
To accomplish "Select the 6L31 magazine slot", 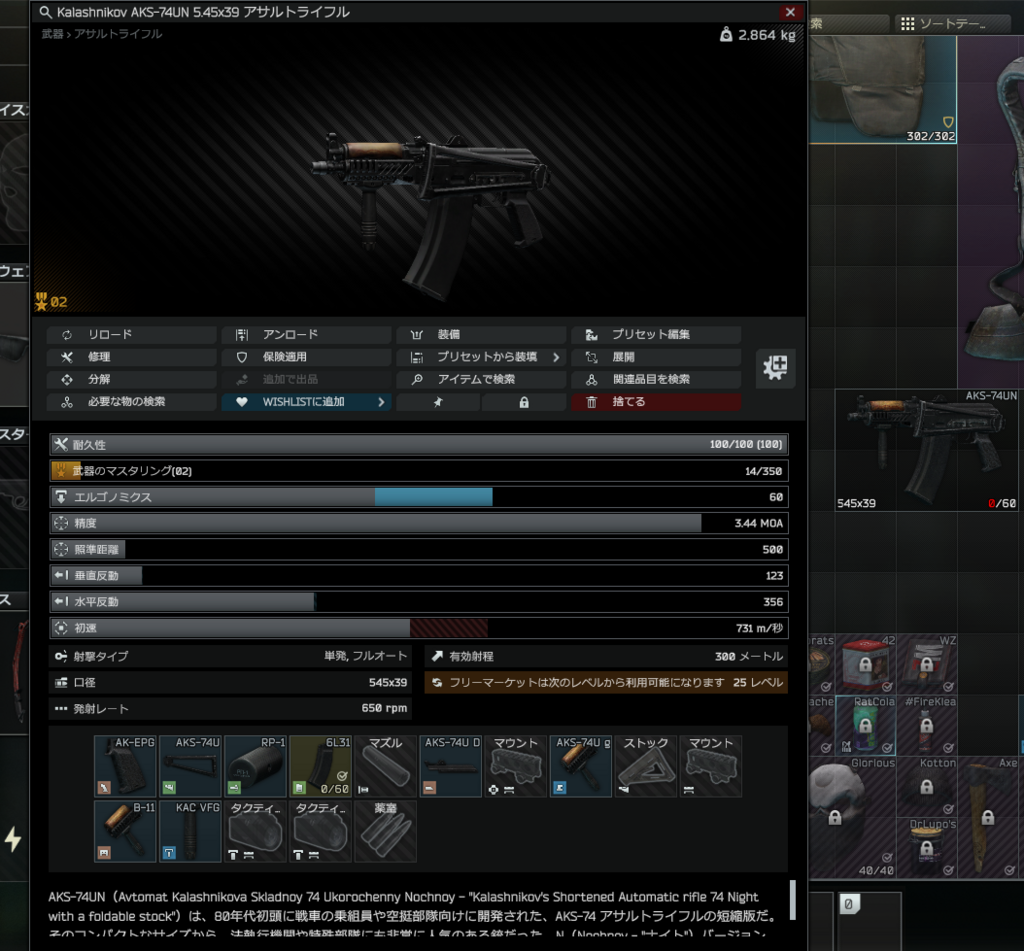I will pyautogui.click(x=320, y=766).
